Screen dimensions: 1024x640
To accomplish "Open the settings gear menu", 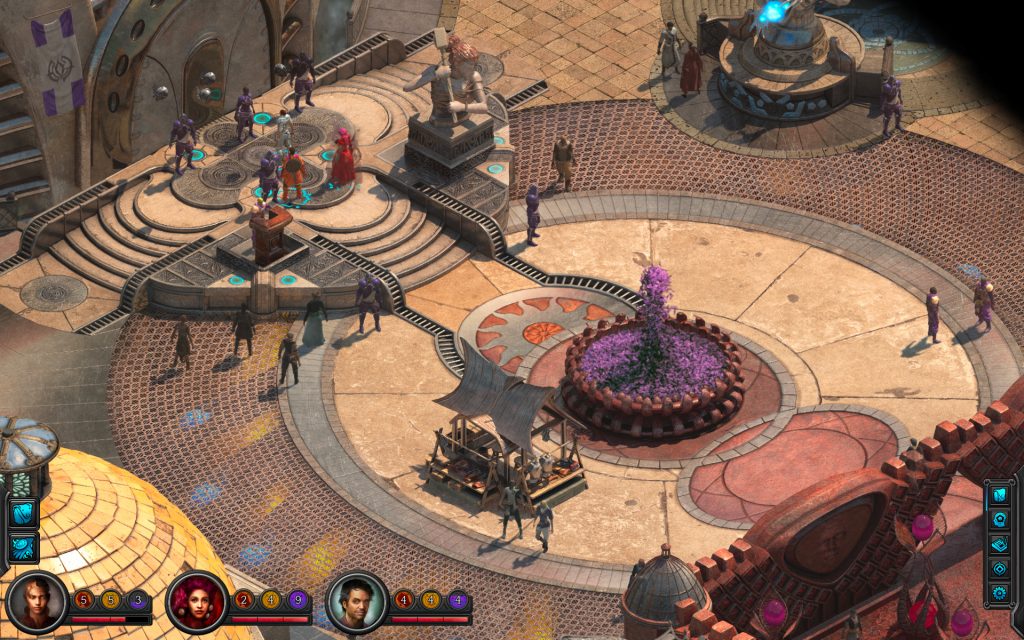I will (1000, 593).
